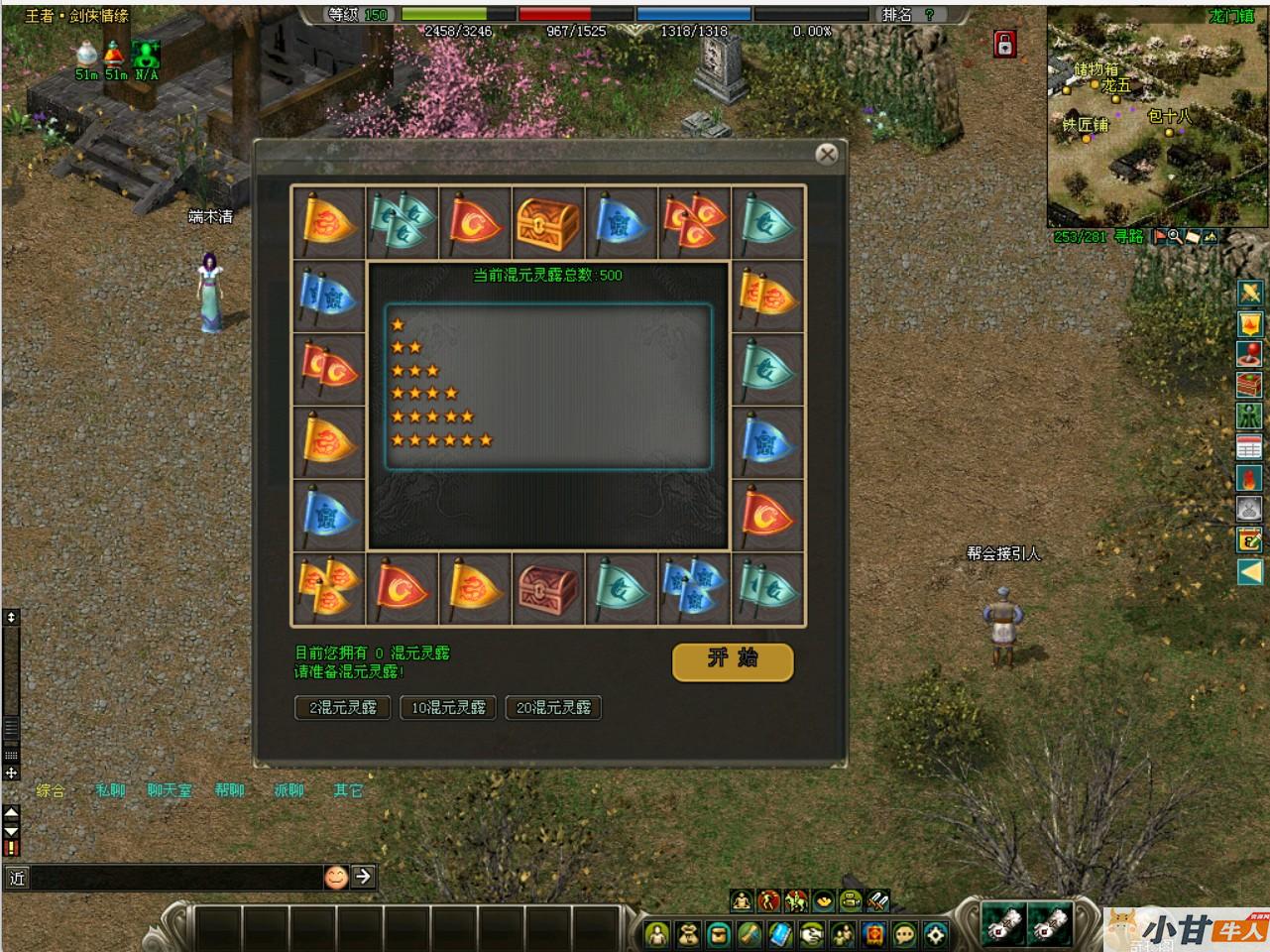
Task: Open the emoji smiley picker
Action: [x=336, y=877]
